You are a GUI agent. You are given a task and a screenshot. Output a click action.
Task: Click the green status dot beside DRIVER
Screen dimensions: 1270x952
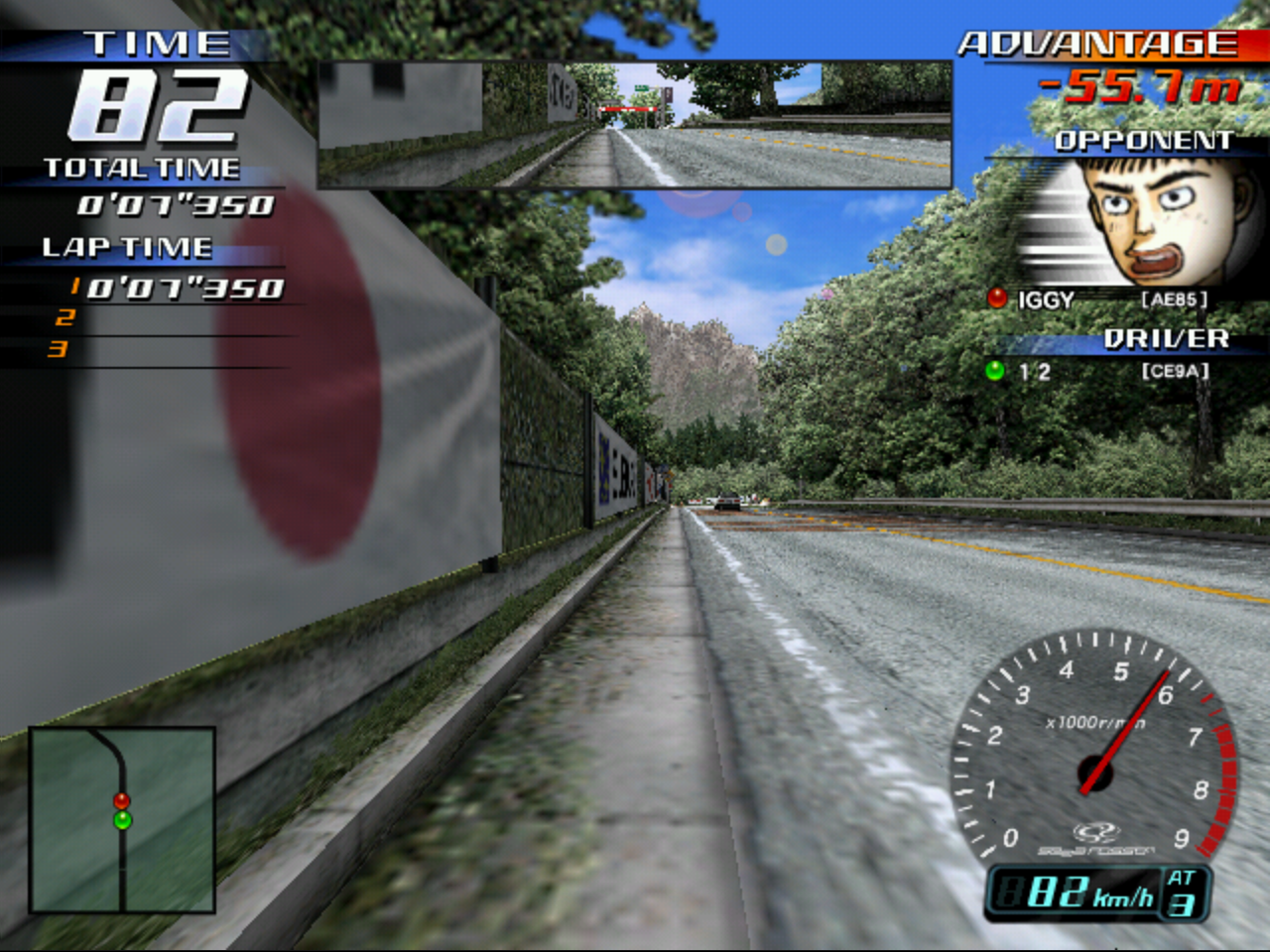click(996, 372)
